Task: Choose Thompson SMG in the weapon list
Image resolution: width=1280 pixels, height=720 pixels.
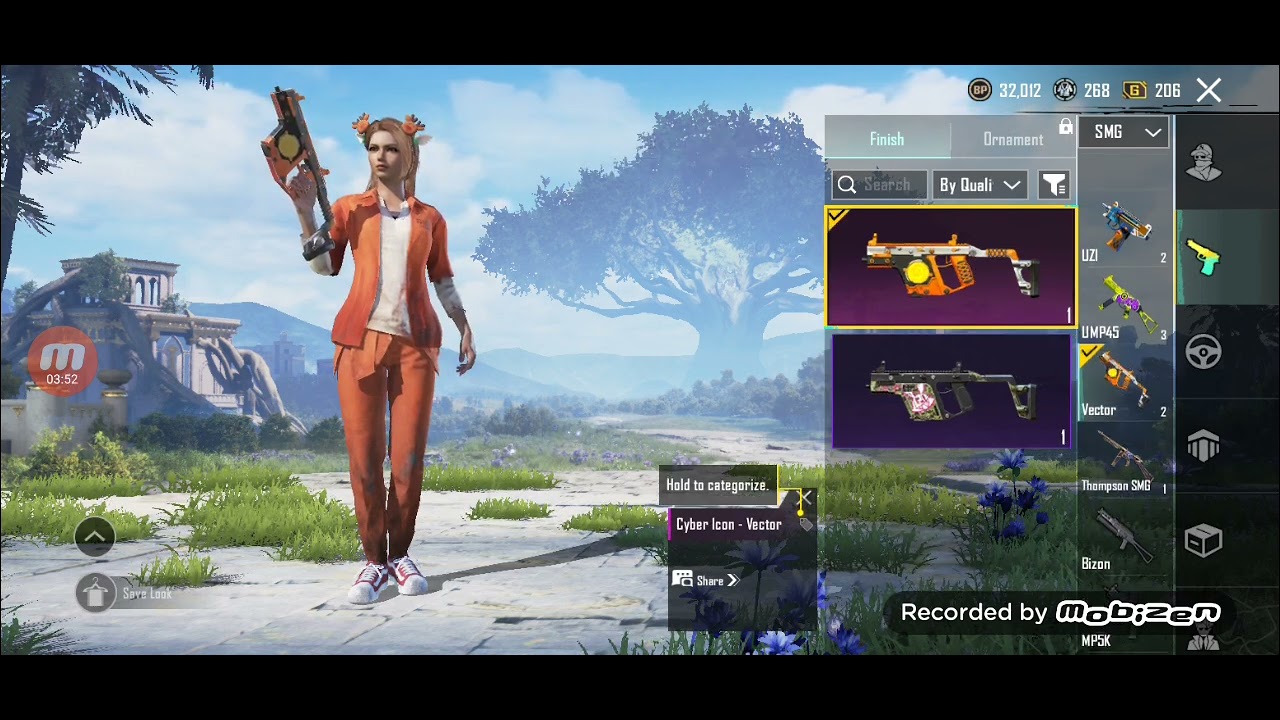Action: pos(1124,463)
